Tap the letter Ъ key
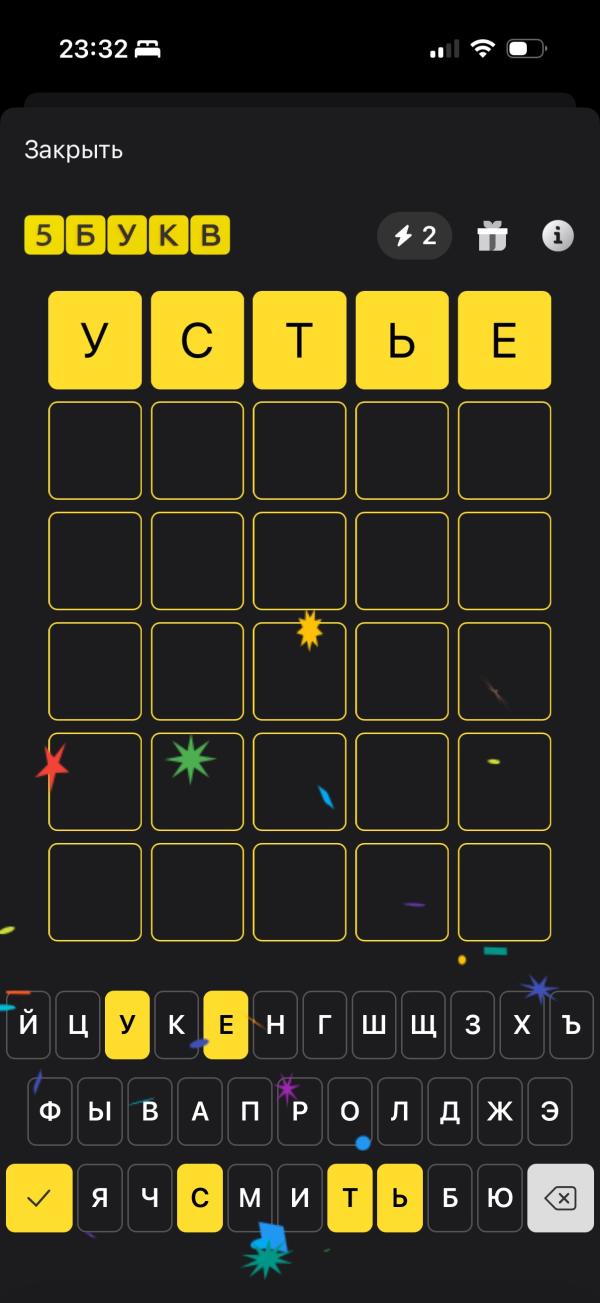 [571, 1025]
